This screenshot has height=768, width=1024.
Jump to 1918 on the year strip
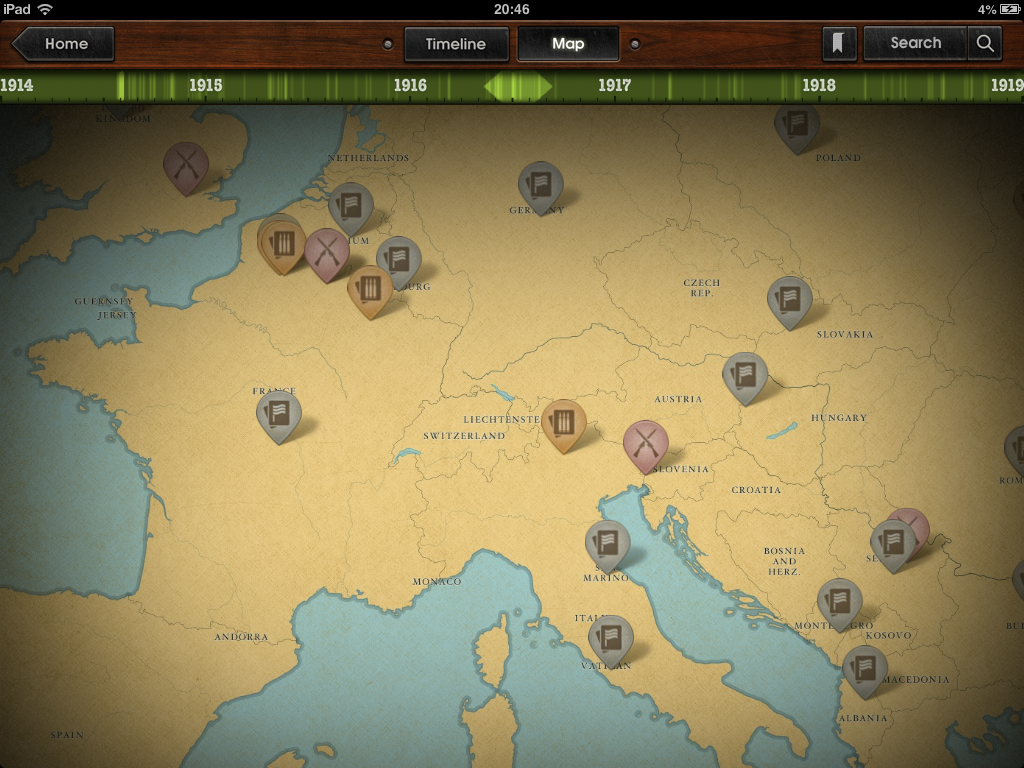(x=819, y=86)
